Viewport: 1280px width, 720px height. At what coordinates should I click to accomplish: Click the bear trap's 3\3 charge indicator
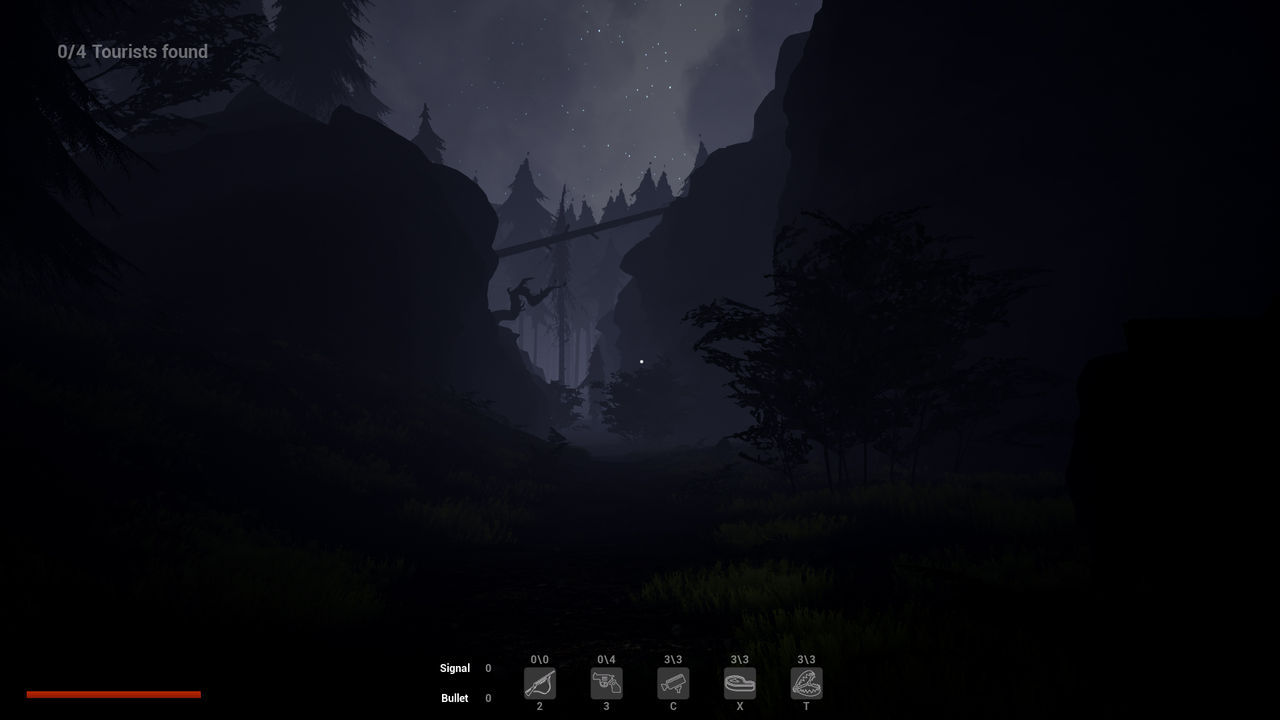[x=806, y=660]
